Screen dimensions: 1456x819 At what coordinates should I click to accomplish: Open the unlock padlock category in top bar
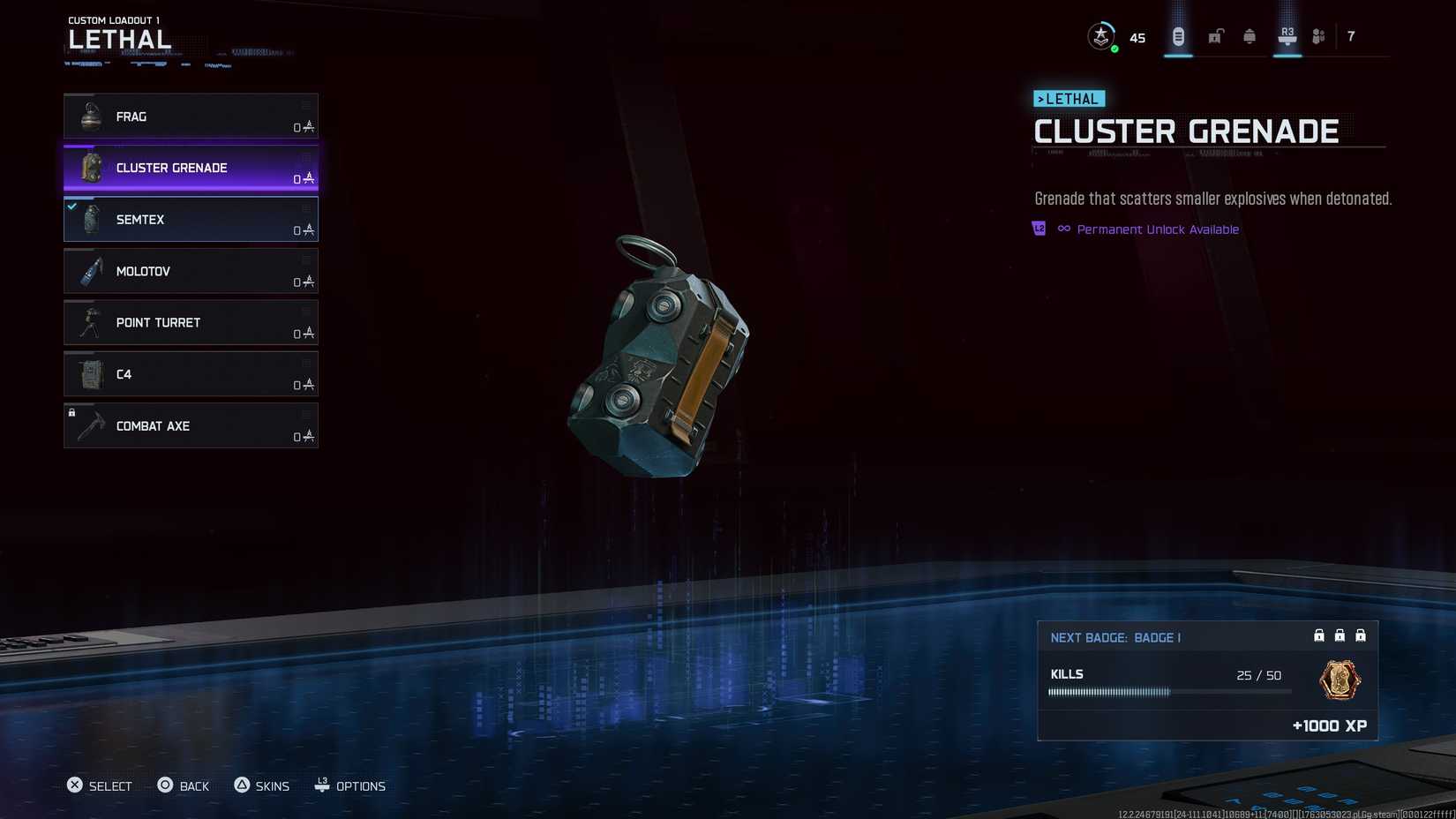click(x=1214, y=35)
